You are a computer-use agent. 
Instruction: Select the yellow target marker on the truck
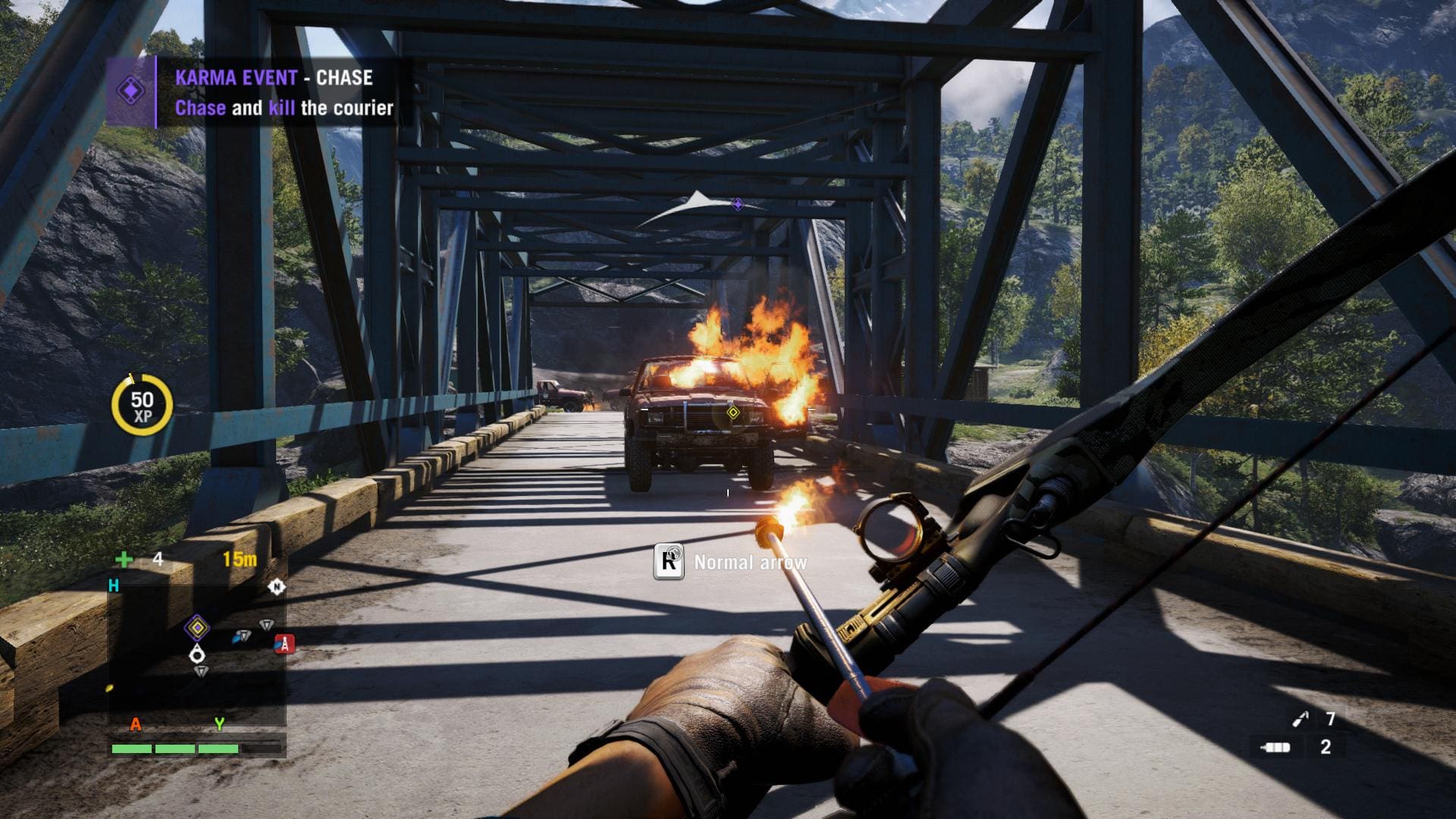pyautogui.click(x=733, y=413)
